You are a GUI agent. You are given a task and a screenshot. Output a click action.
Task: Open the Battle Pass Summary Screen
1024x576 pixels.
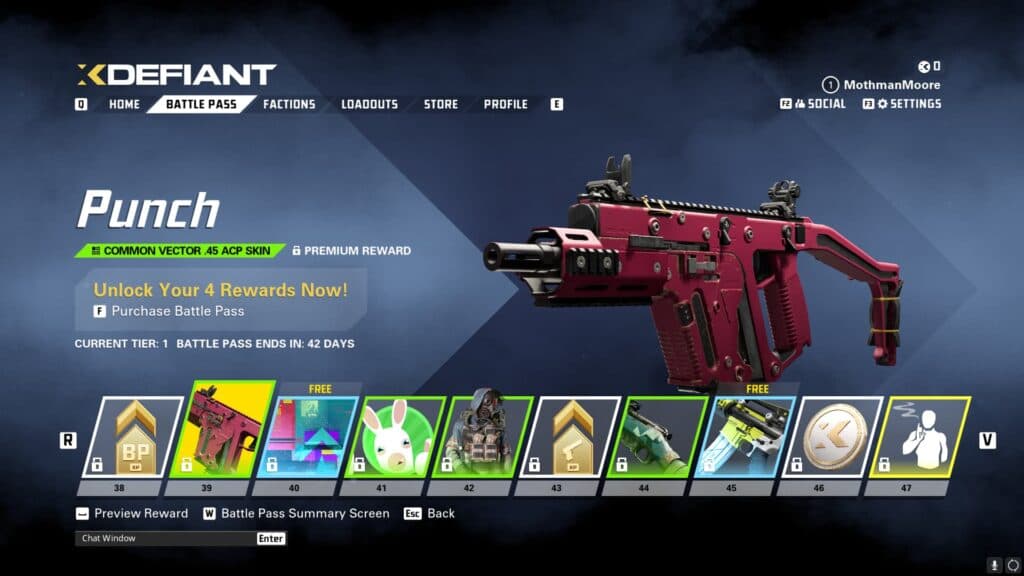(305, 513)
